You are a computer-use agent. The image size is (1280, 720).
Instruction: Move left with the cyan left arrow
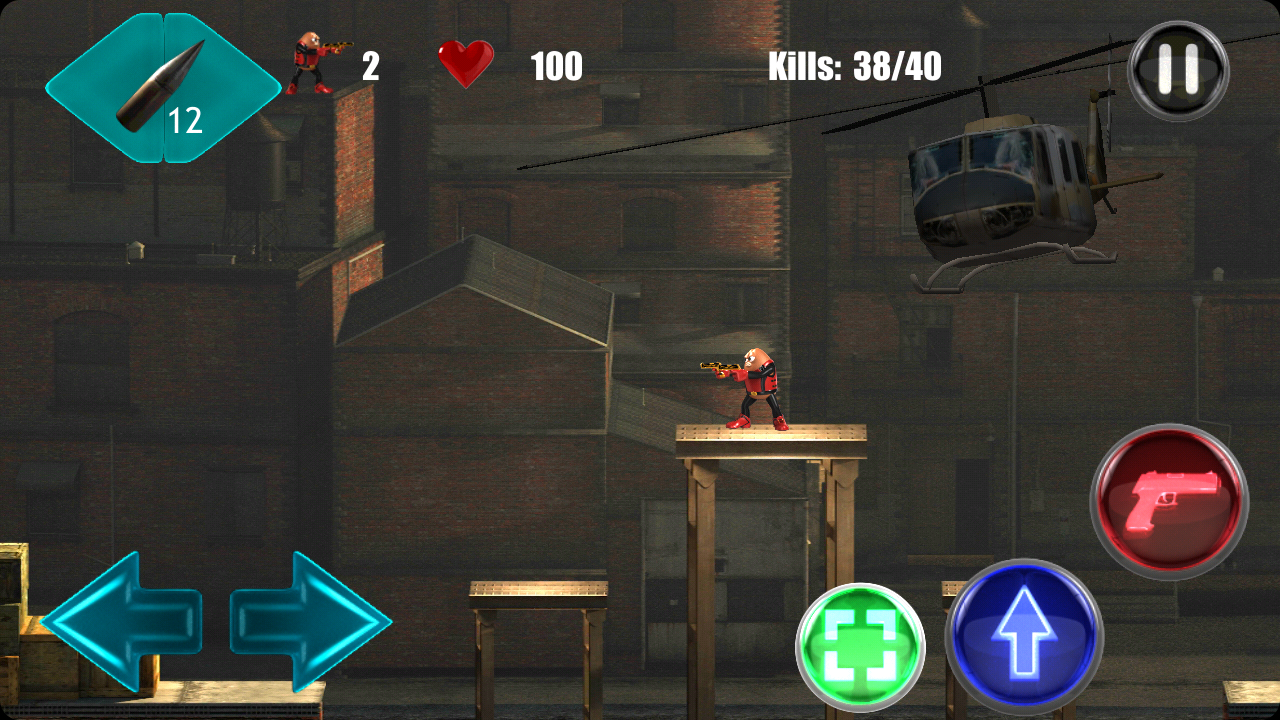click(x=121, y=621)
